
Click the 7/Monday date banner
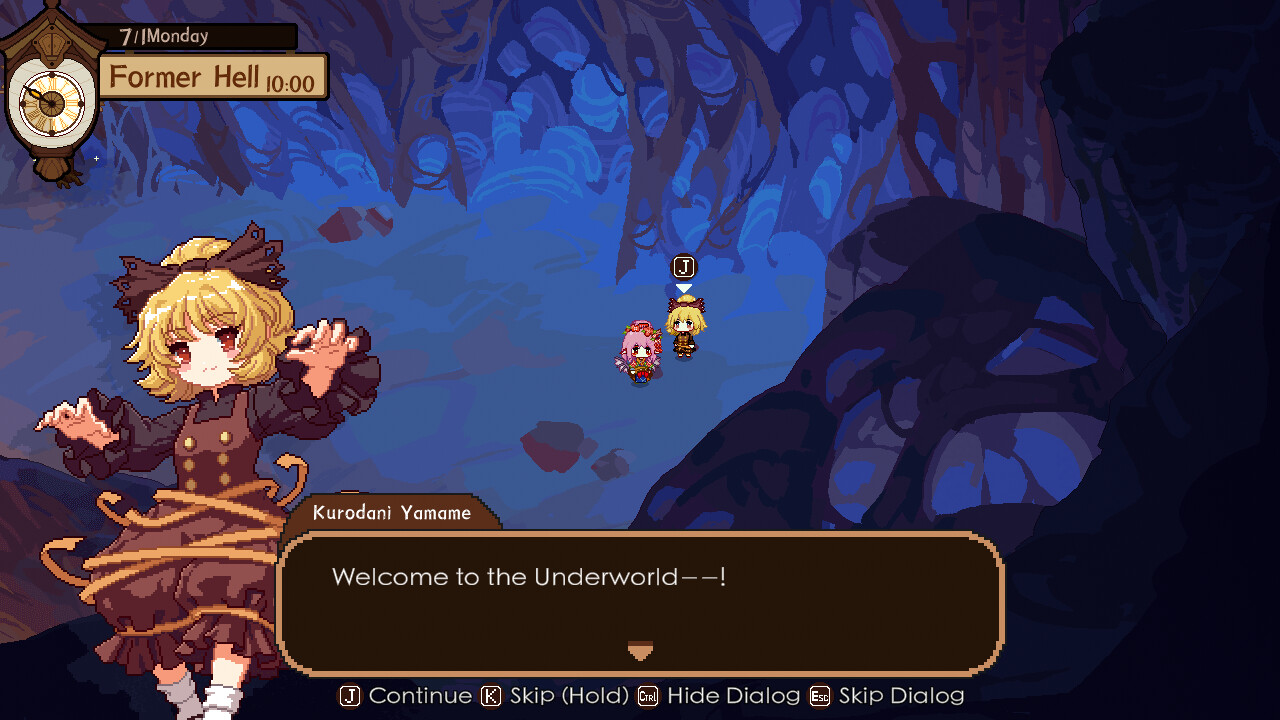click(180, 35)
